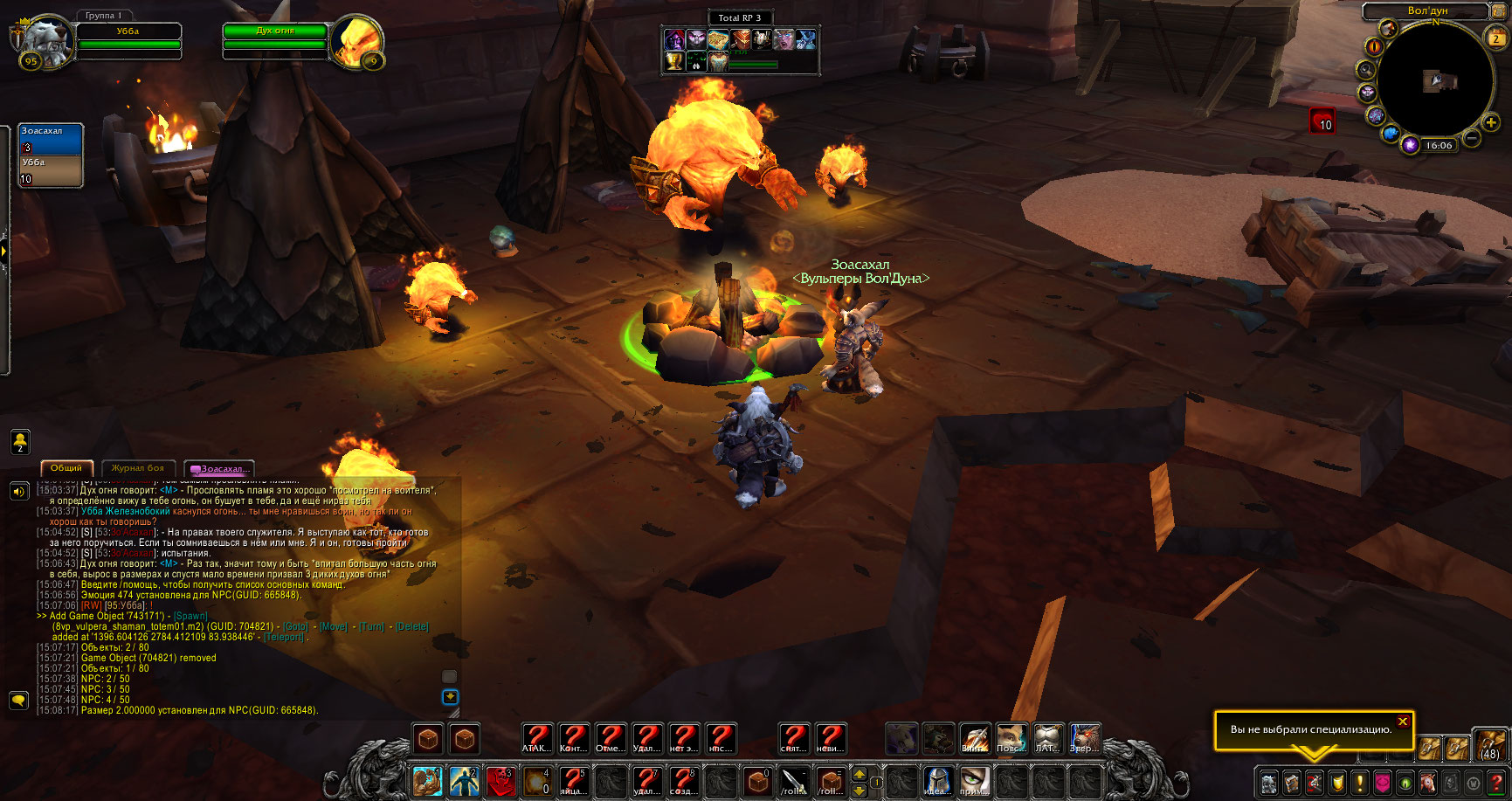Open the mounts and collections horse button
This screenshot has width=1512, height=801.
[1428, 782]
